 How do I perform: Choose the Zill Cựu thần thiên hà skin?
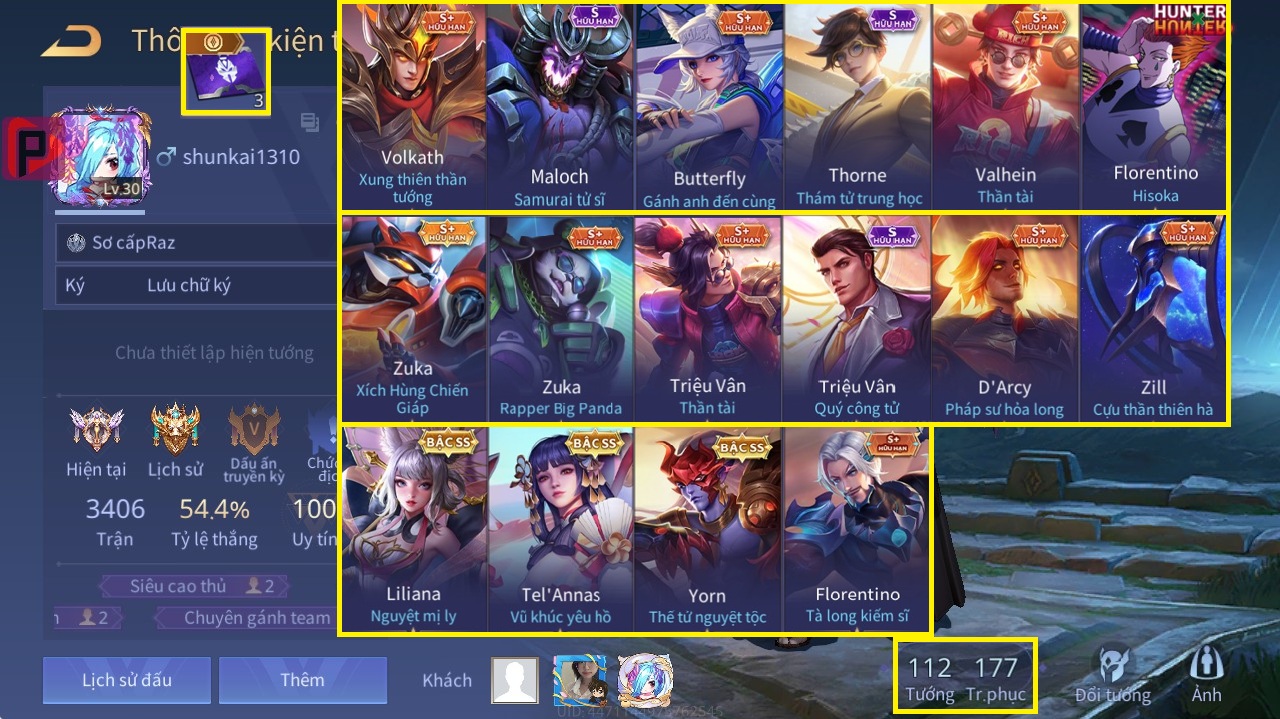pos(1153,318)
